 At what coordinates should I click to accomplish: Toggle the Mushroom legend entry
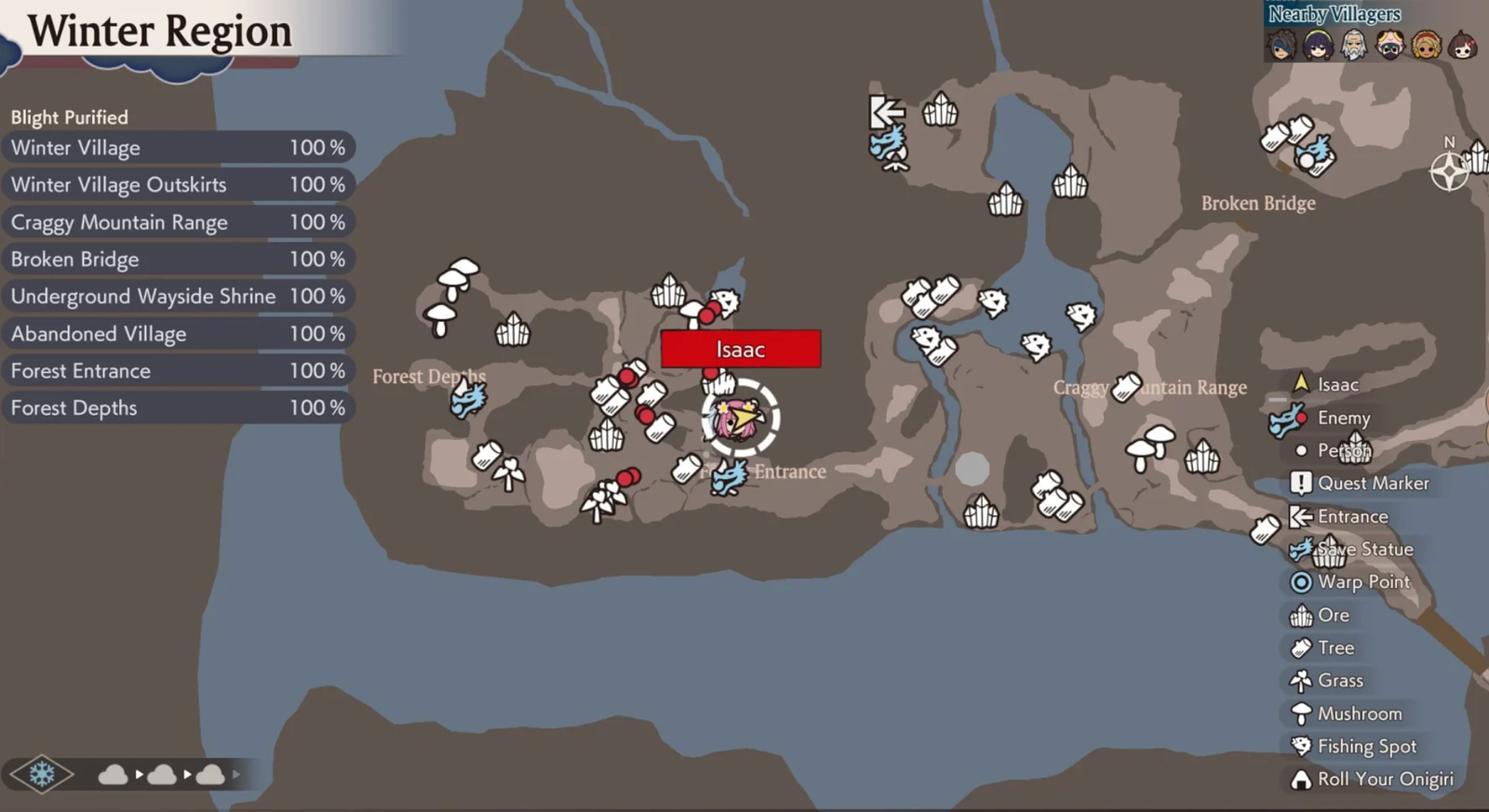click(1359, 714)
